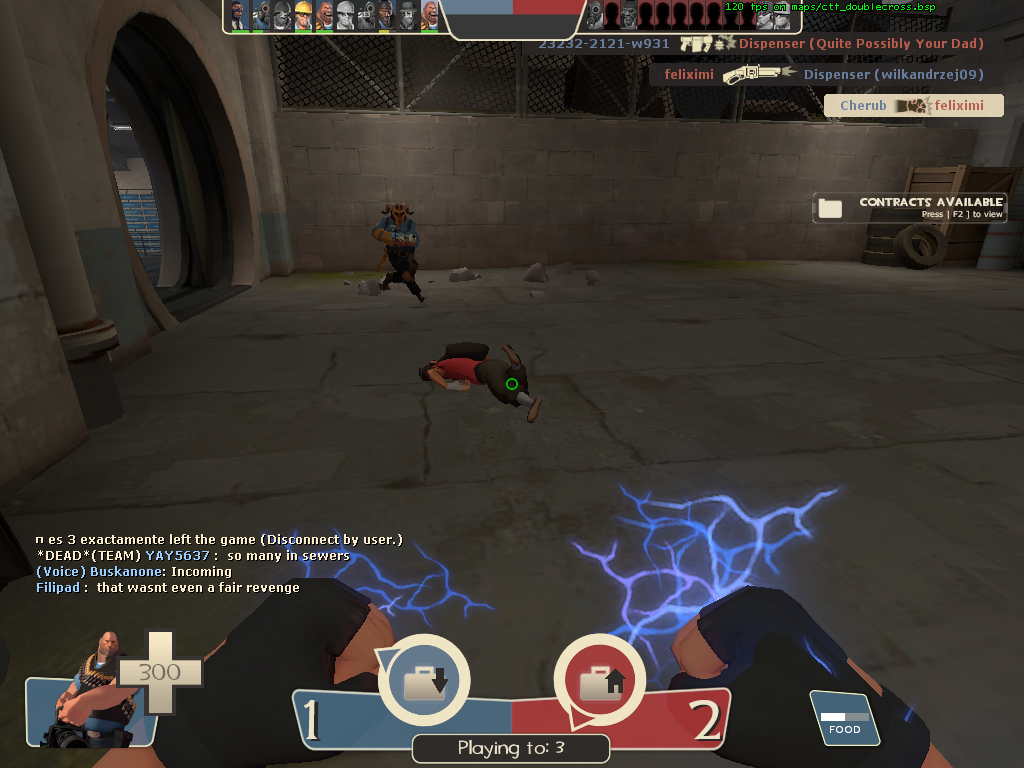Screen dimensions: 1024x768
Task: Select the Engineer portrait with yellow hardhat
Action: point(304,15)
